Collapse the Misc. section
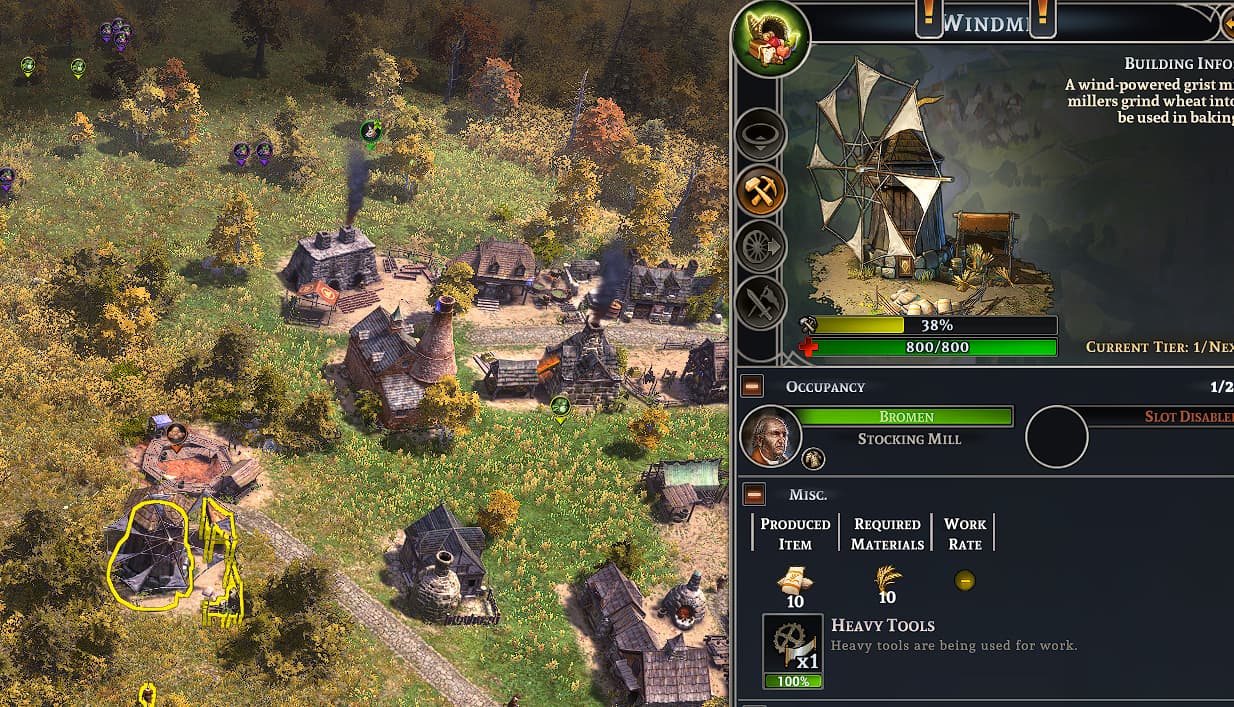 click(754, 494)
